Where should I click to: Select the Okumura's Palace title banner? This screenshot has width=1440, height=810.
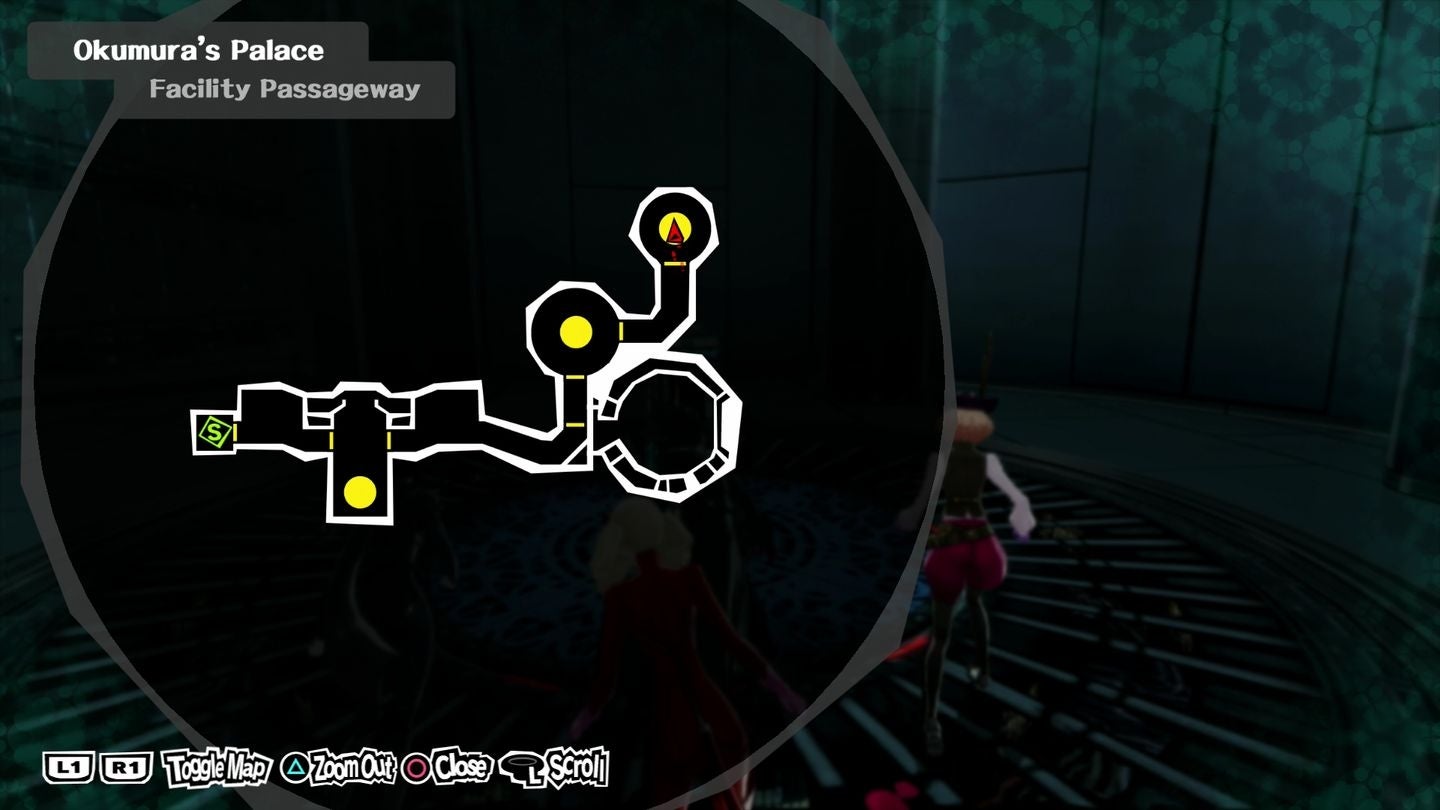pyautogui.click(x=196, y=49)
